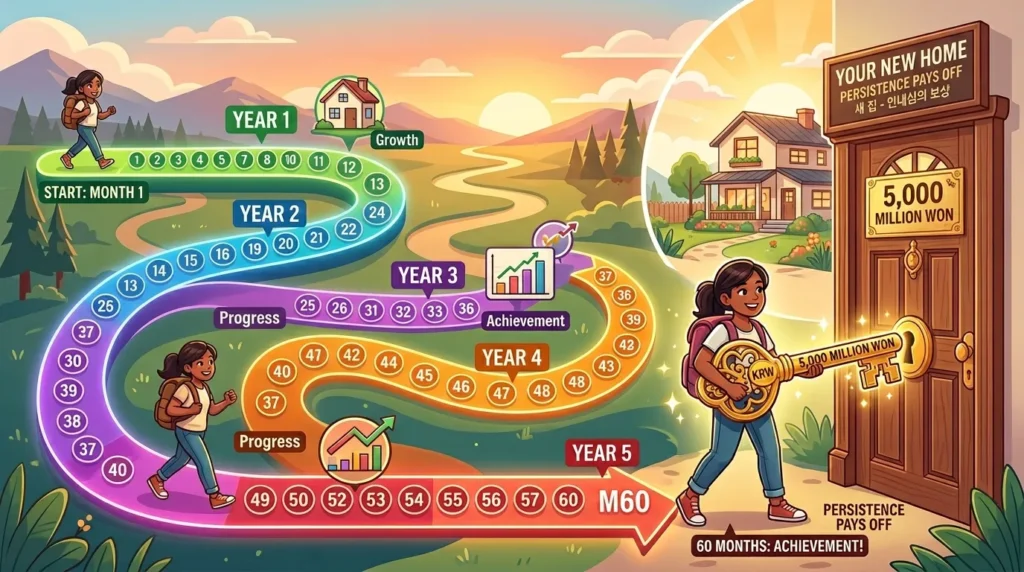Select month tile 33 on the purple path
1024x572 pixels.
433,310
